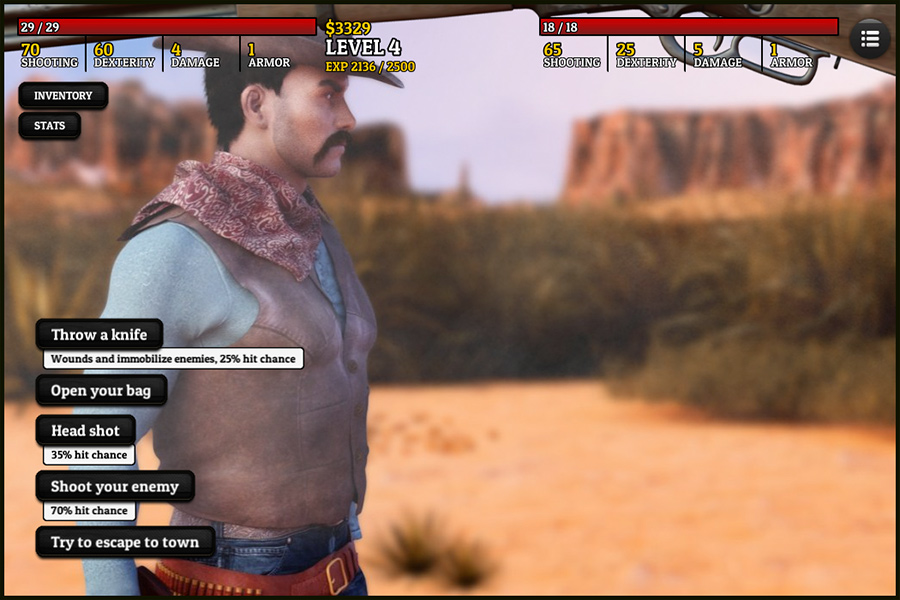The width and height of the screenshot is (900, 600).
Task: Open the round list menu icon
Action: coord(869,39)
